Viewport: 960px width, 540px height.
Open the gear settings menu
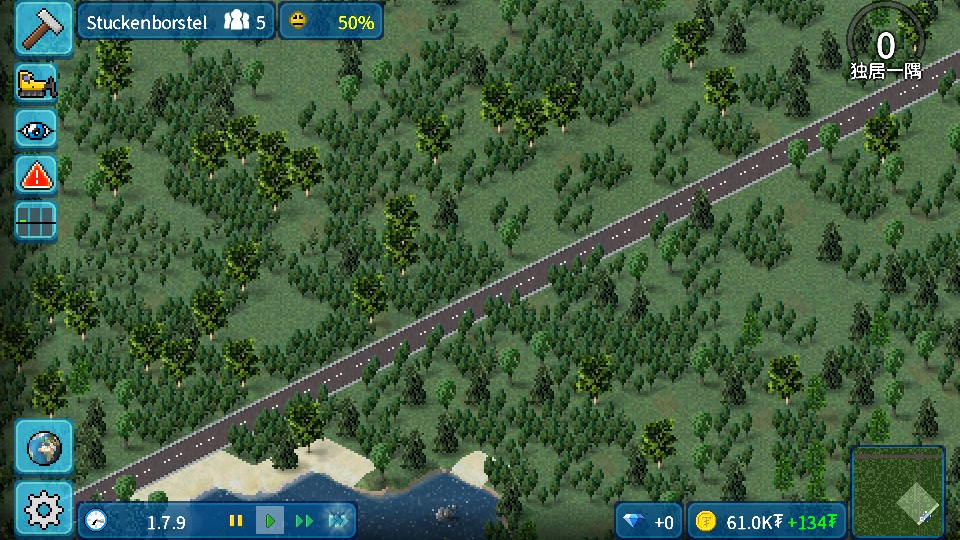coord(44,509)
